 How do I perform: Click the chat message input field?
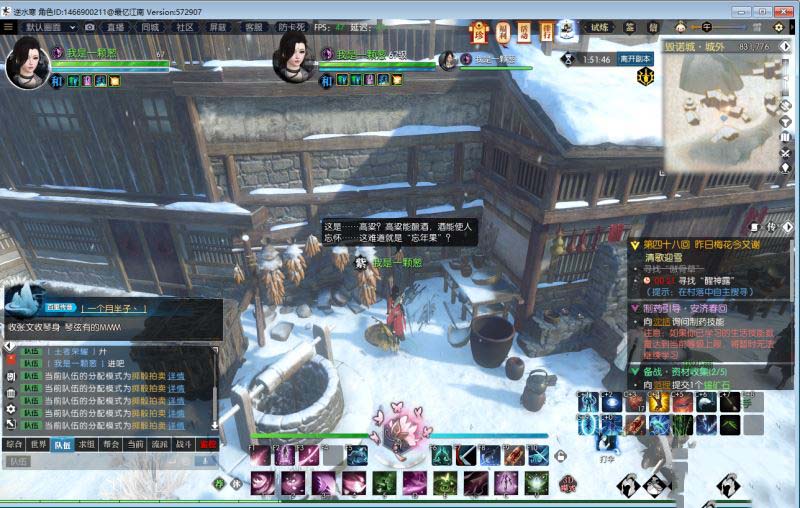pos(110,461)
